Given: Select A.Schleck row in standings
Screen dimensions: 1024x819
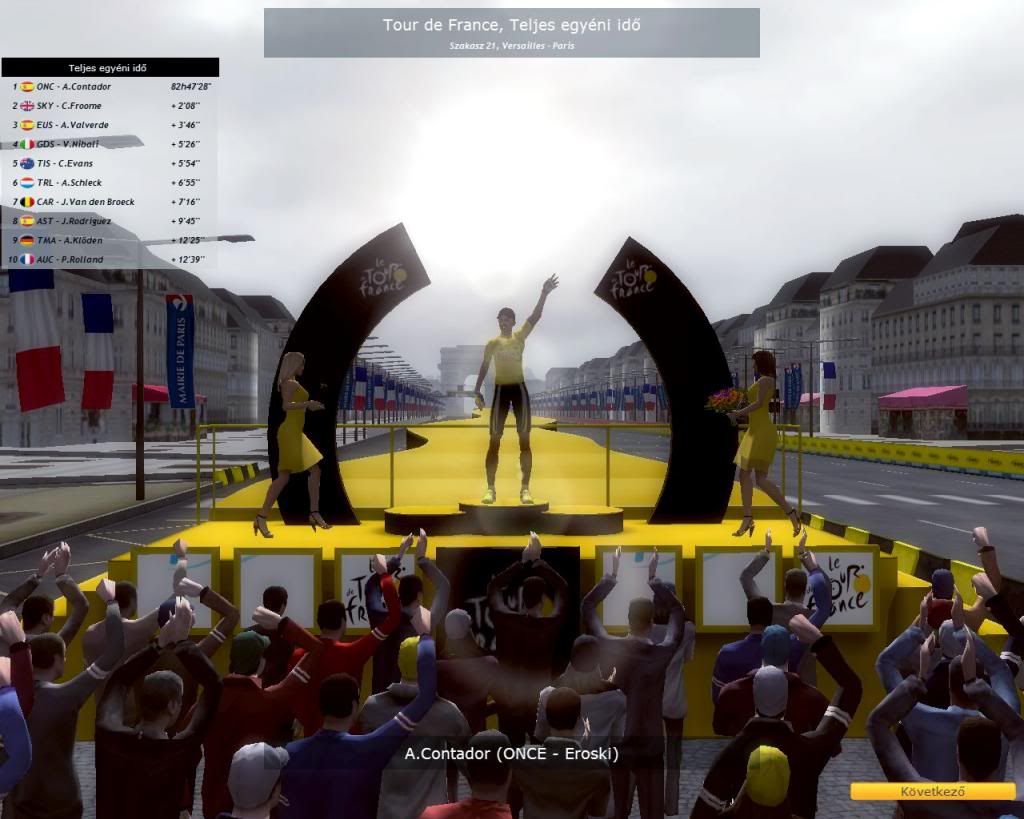Looking at the screenshot, I should coord(108,183).
